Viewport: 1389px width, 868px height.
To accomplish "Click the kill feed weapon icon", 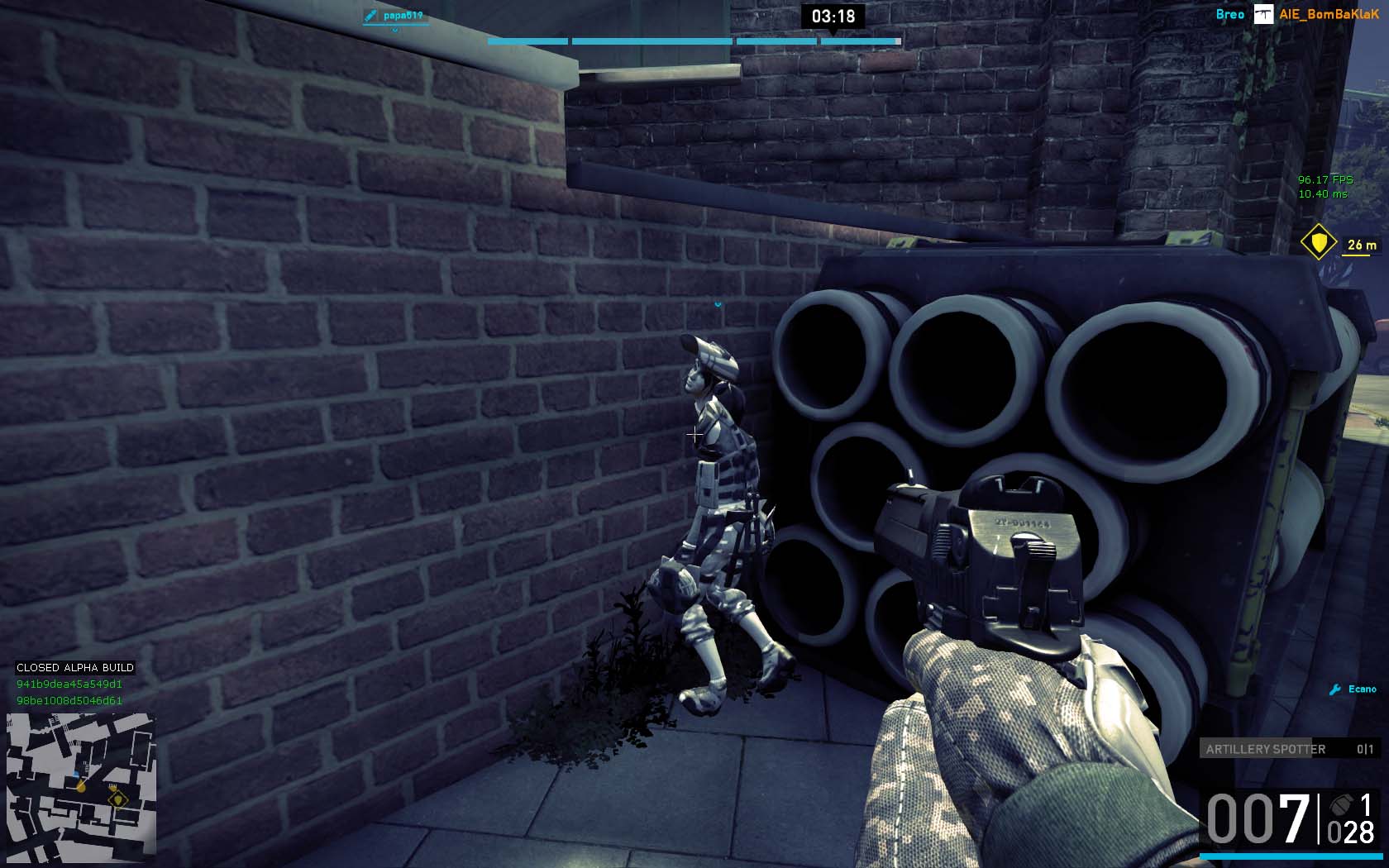I will click(1263, 14).
